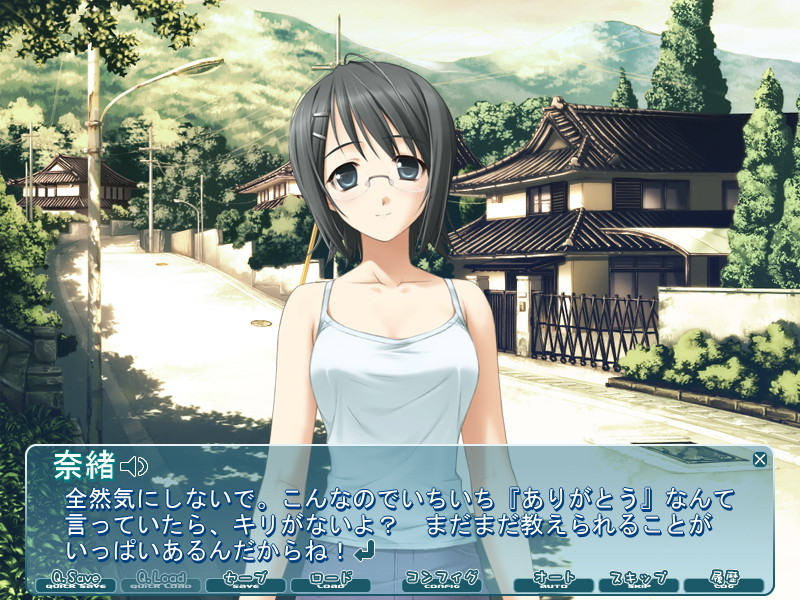Replay 奈緒's voice with the speaker icon
The width and height of the screenshot is (800, 600).
[134, 466]
